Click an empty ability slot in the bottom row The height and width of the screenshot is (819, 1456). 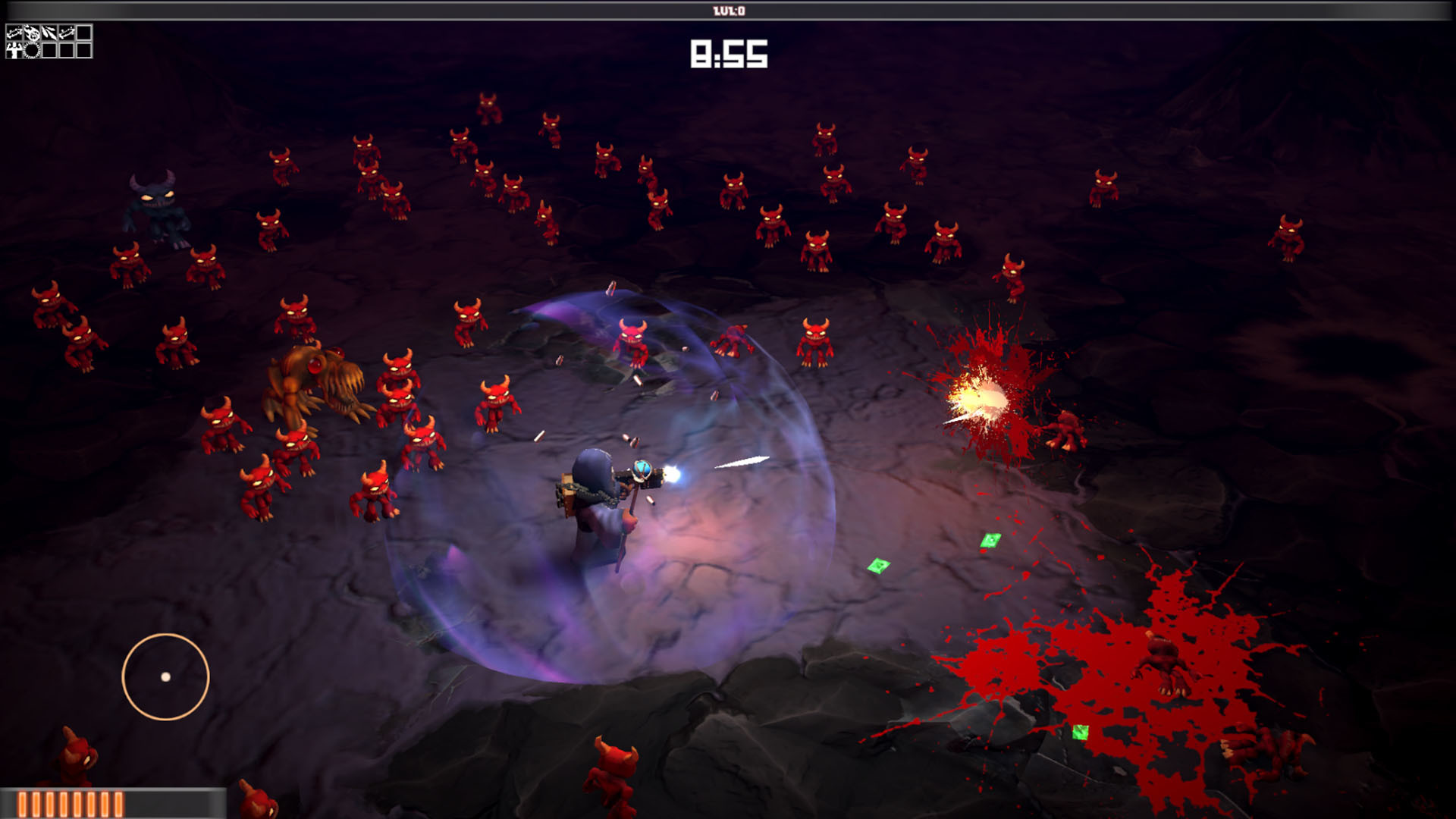(x=49, y=50)
